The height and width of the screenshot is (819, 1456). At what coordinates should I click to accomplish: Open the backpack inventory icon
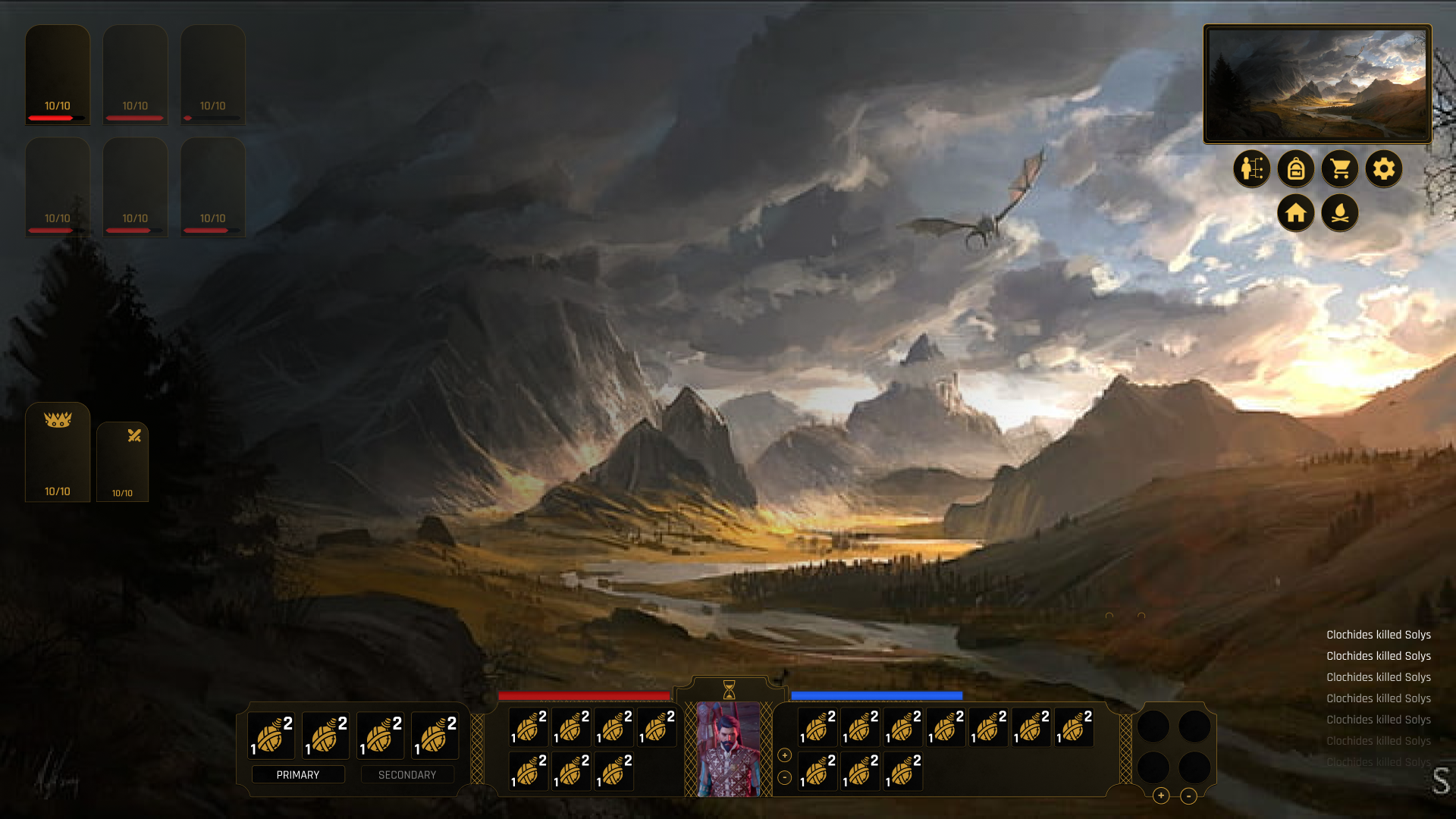click(1297, 168)
